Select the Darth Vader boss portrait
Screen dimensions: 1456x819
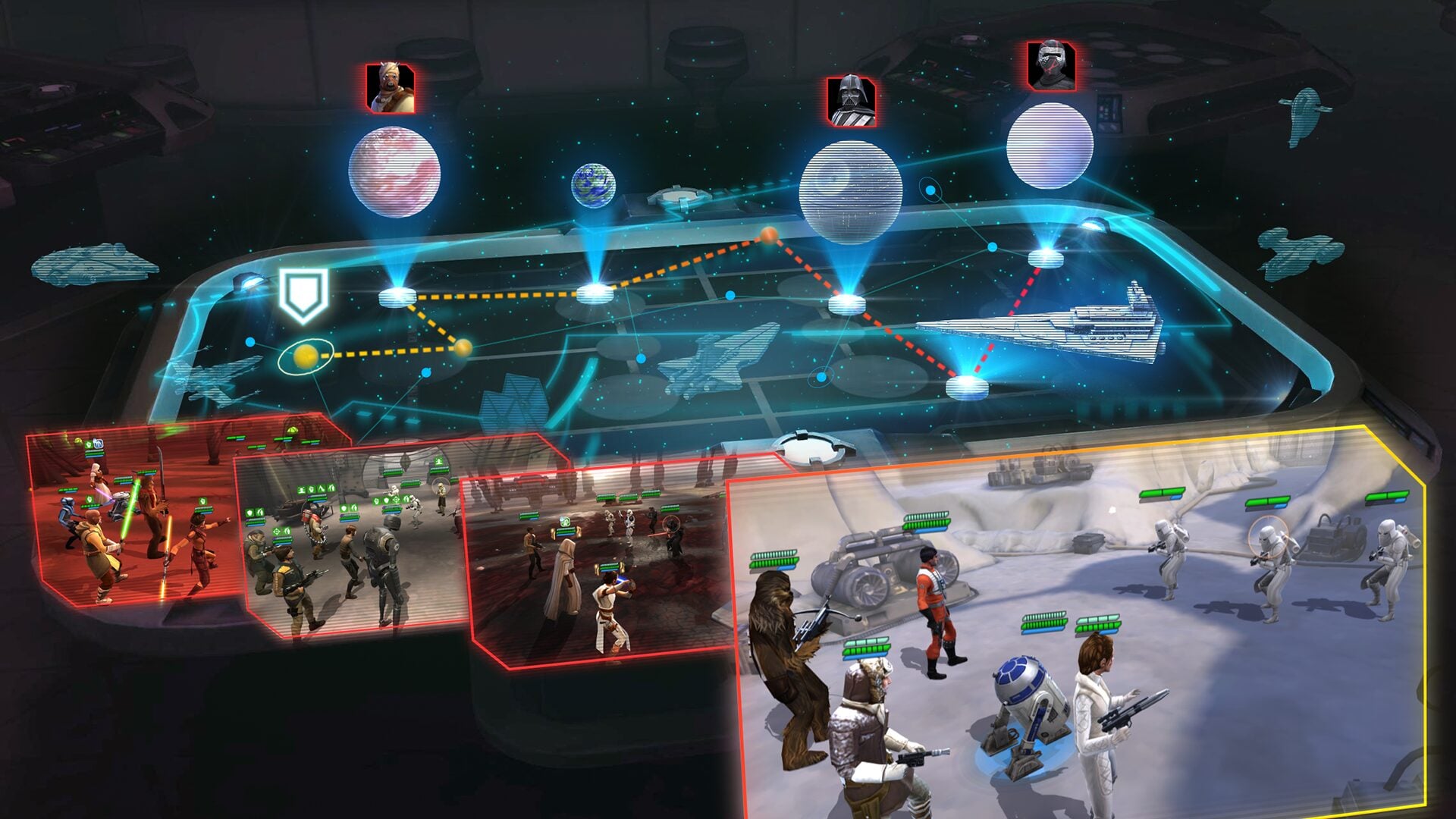851,101
